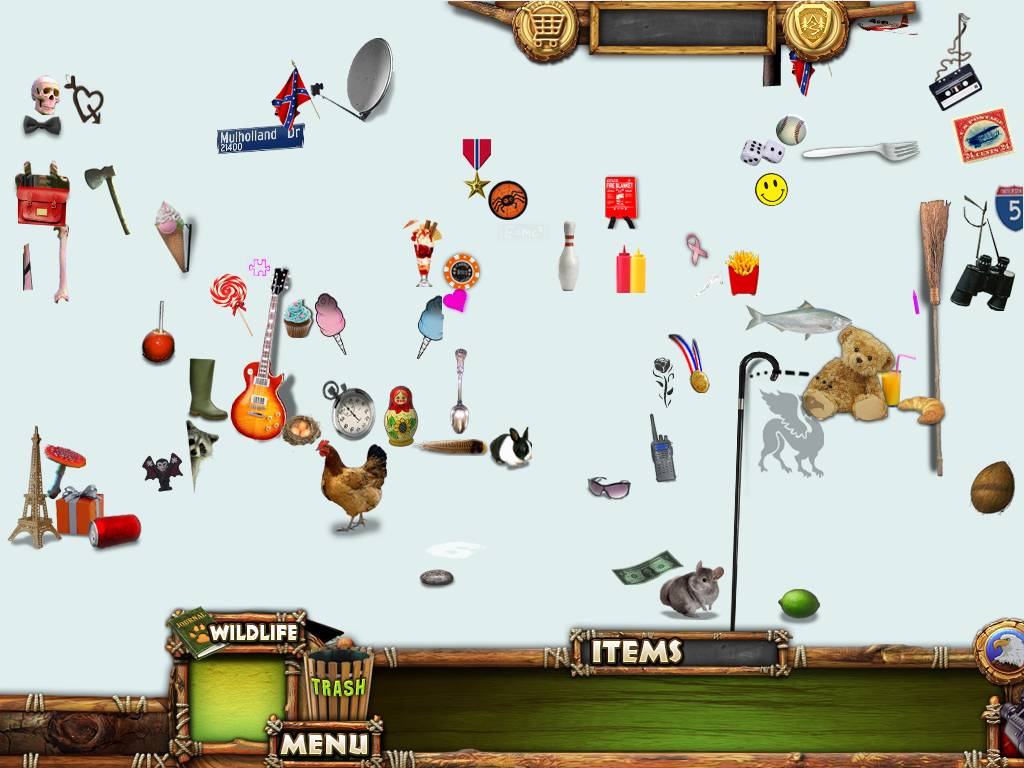The width and height of the screenshot is (1024, 768).
Task: Select the Items panel label
Action: coord(637,652)
